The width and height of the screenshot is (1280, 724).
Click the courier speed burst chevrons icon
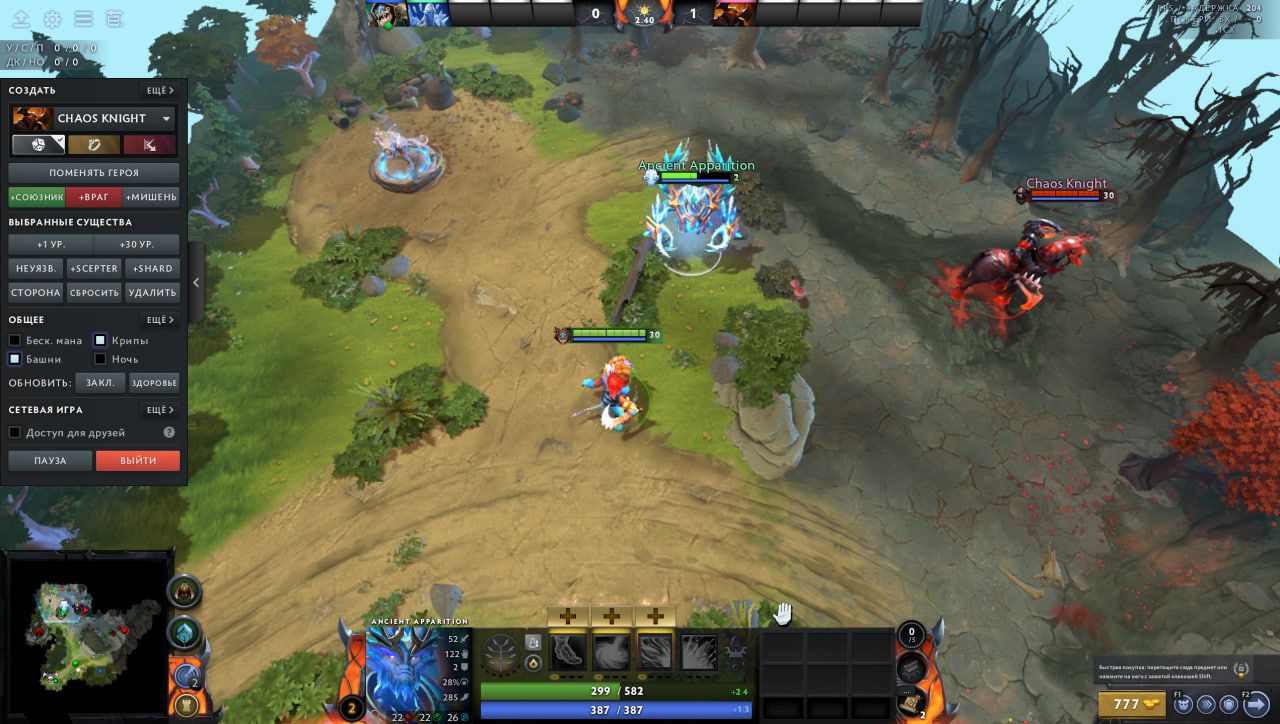pos(1207,704)
